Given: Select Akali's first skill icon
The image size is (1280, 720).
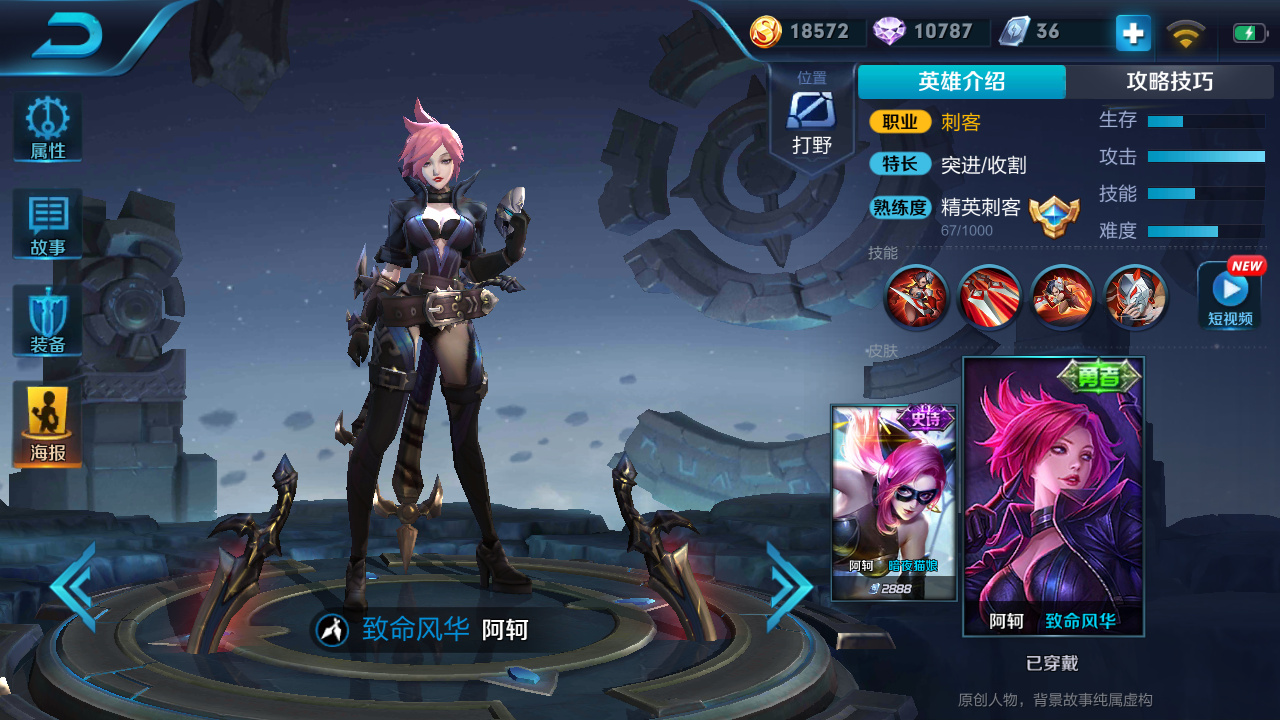Looking at the screenshot, I should point(915,297).
